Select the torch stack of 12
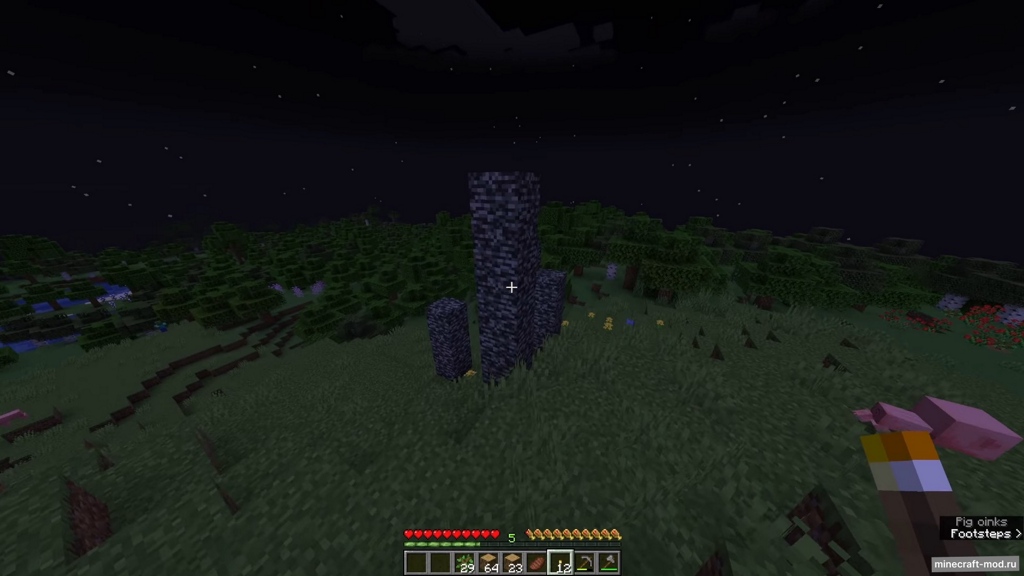The width and height of the screenshot is (1024, 576). 560,563
